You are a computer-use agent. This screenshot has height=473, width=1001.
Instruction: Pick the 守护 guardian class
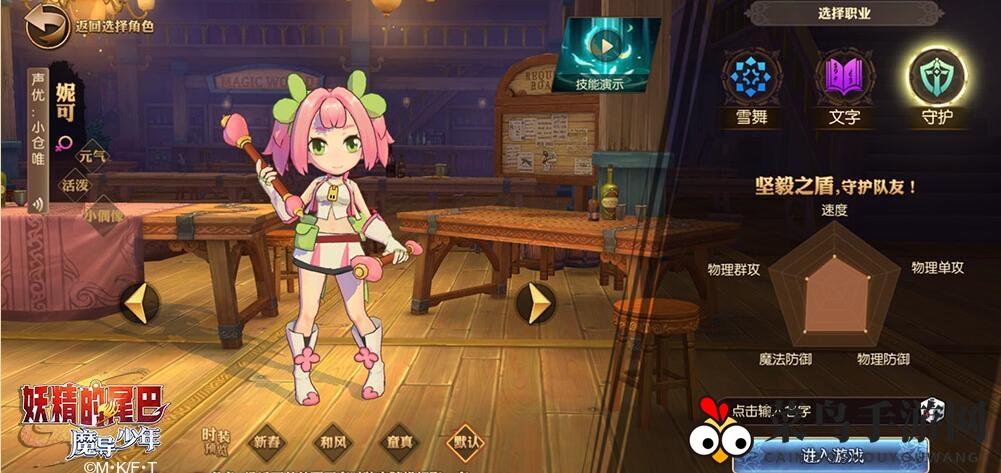click(936, 78)
